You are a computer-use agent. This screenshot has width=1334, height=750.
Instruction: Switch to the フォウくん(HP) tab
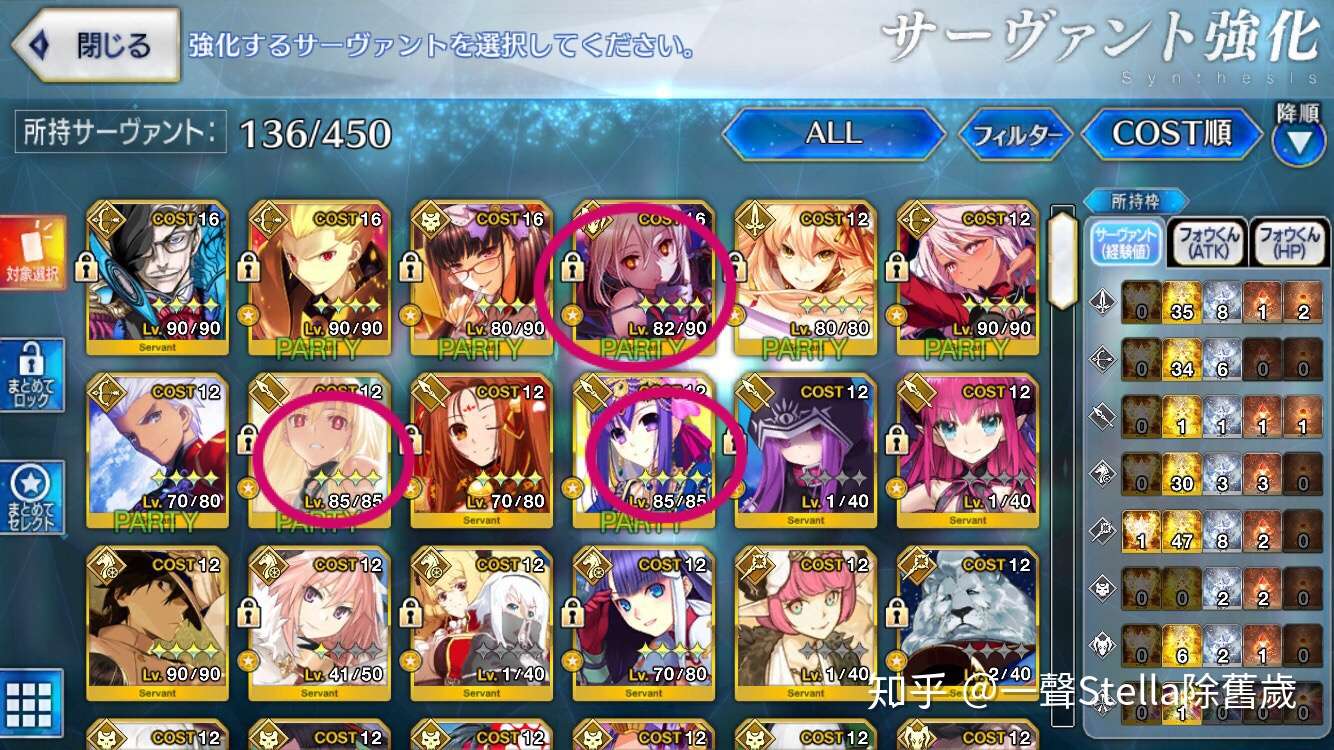[1289, 241]
